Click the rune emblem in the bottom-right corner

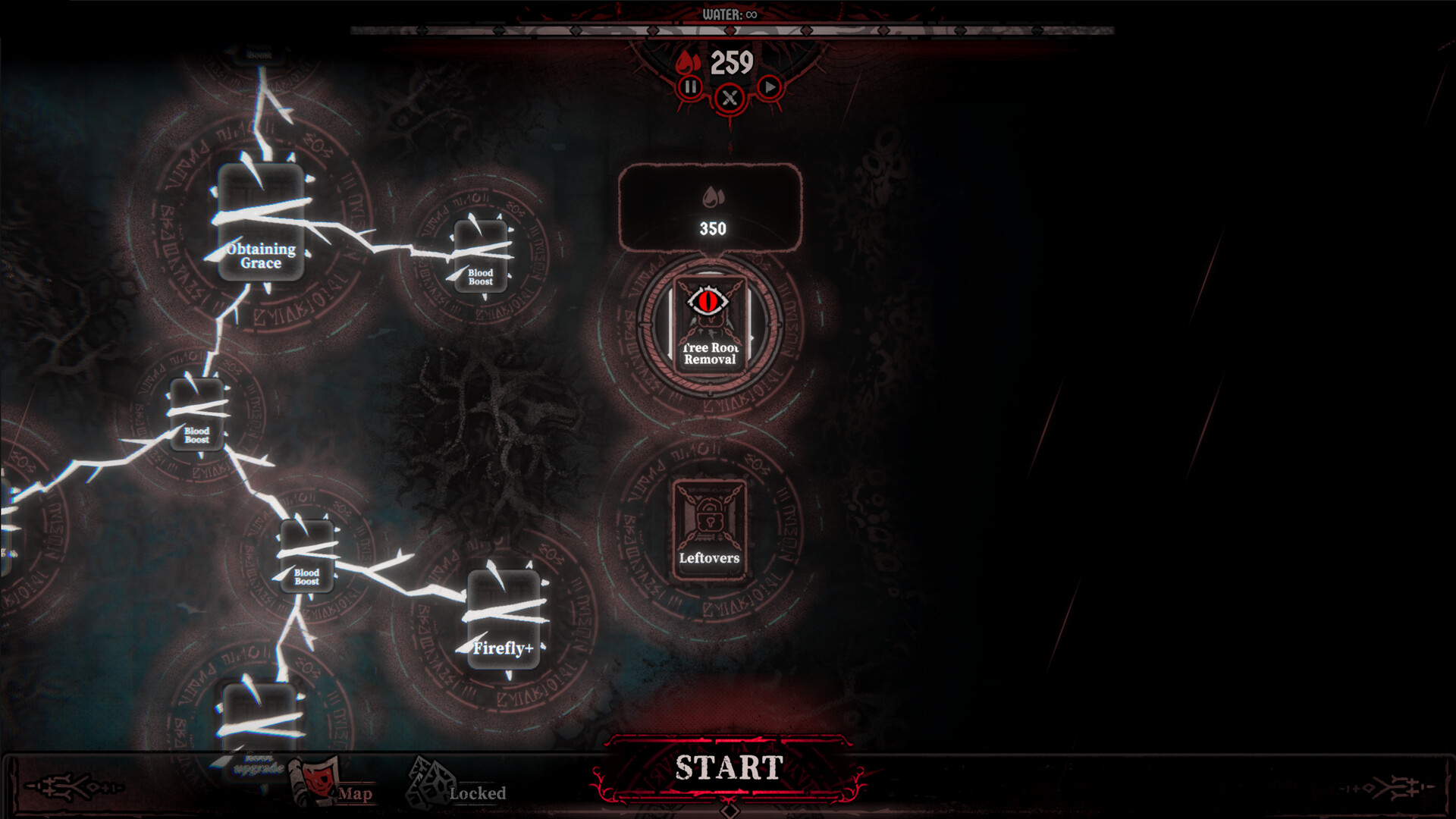[1395, 786]
